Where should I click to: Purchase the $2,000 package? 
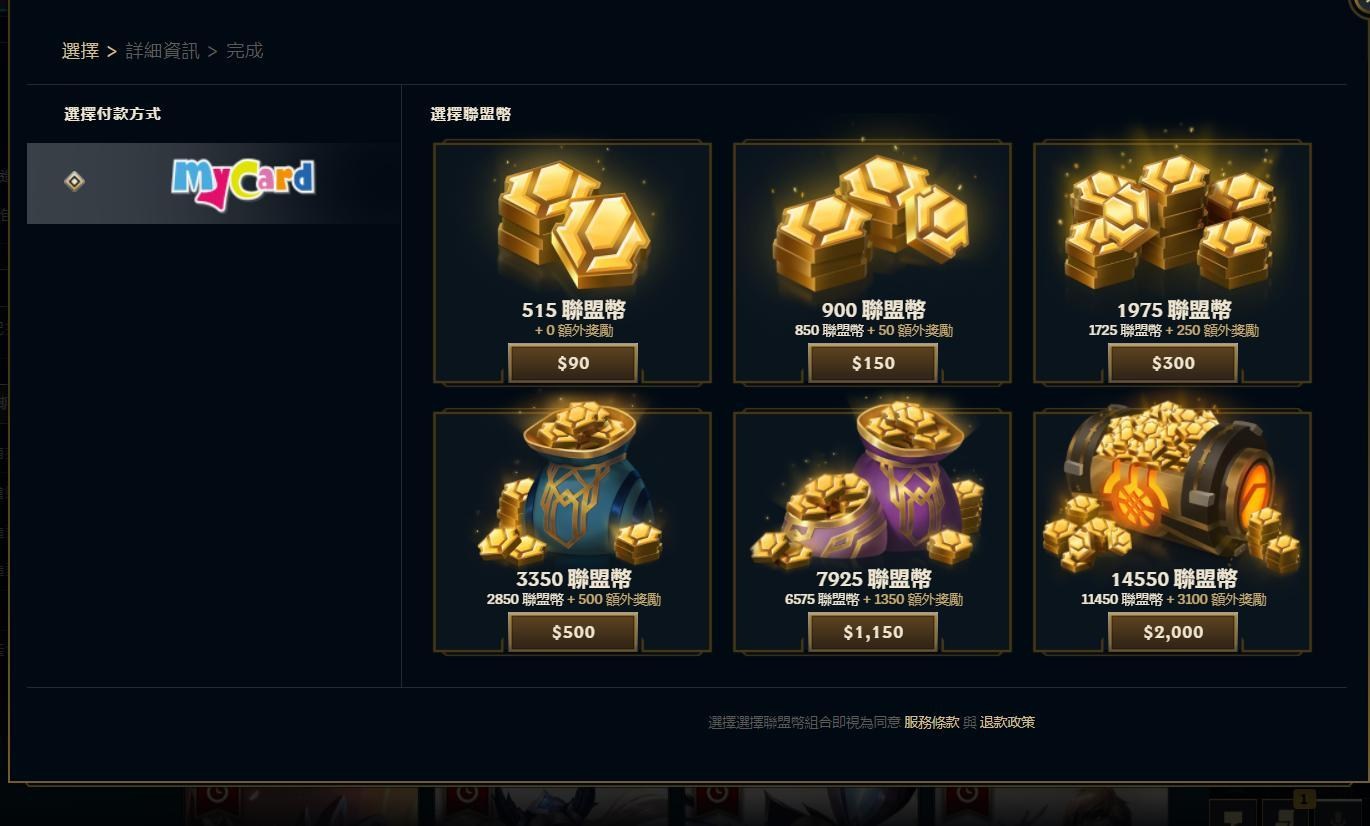tap(1171, 631)
